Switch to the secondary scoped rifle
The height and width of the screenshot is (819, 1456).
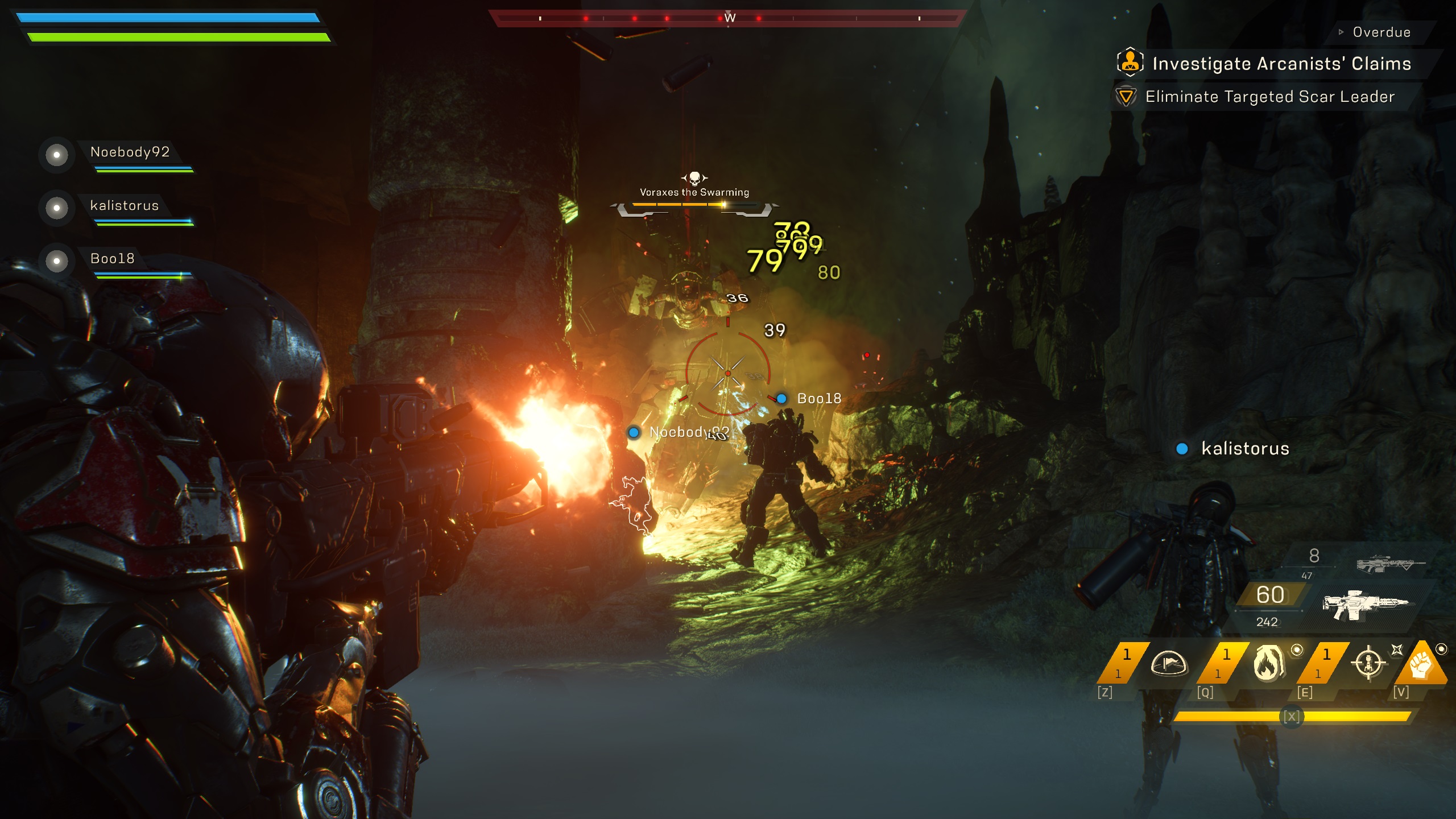tap(1390, 563)
